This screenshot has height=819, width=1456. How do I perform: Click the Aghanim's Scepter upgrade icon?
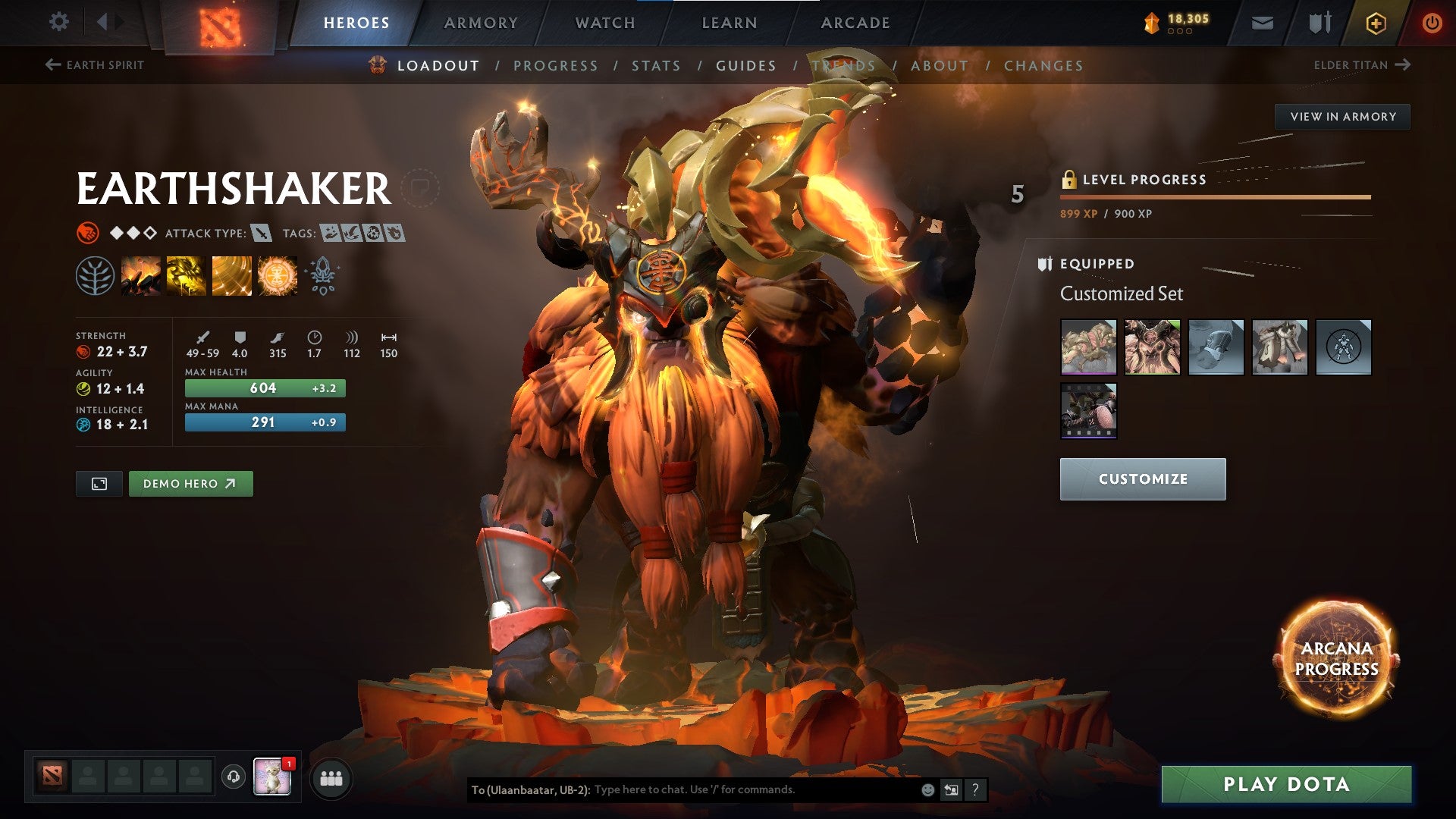point(322,275)
